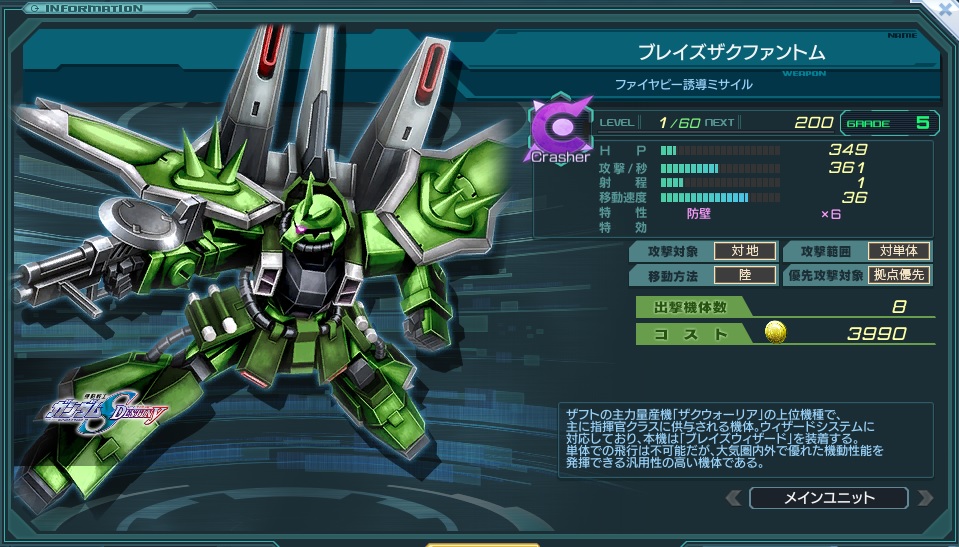This screenshot has height=547, width=959.
Task: Show the next unit with the right arrow
Action: [924, 498]
